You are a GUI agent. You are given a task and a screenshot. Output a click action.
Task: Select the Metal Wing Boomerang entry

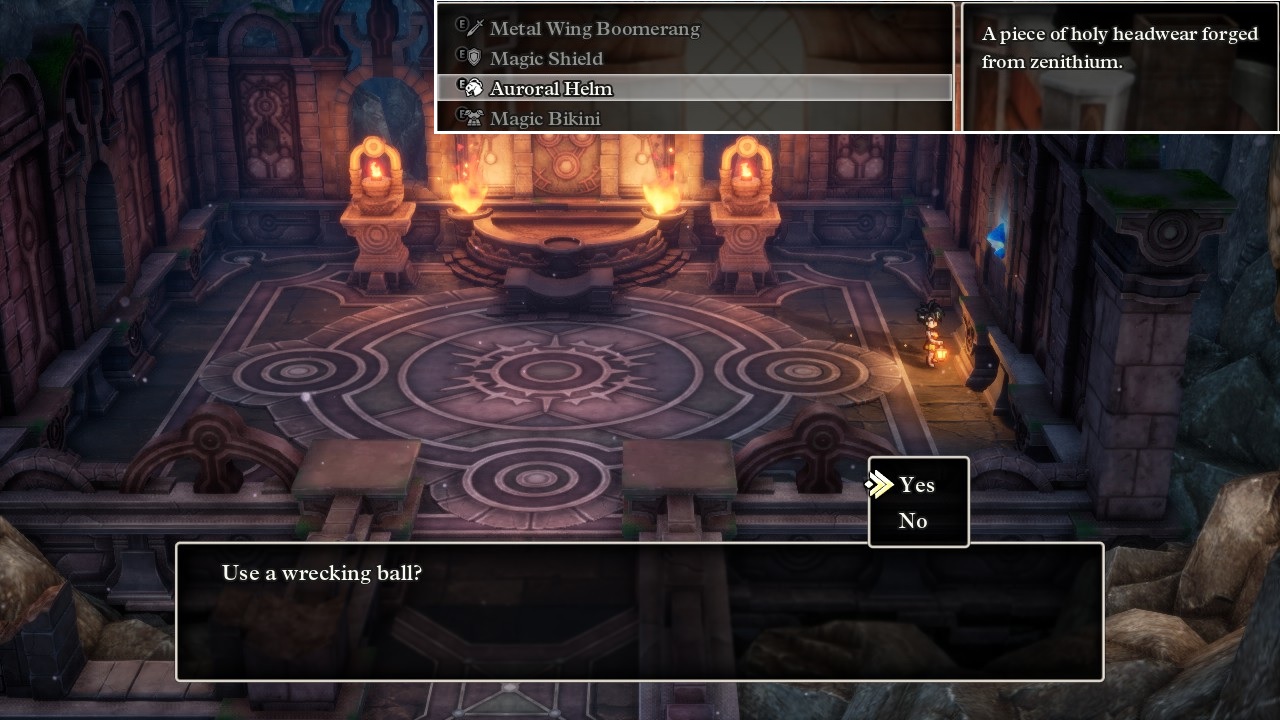(594, 29)
